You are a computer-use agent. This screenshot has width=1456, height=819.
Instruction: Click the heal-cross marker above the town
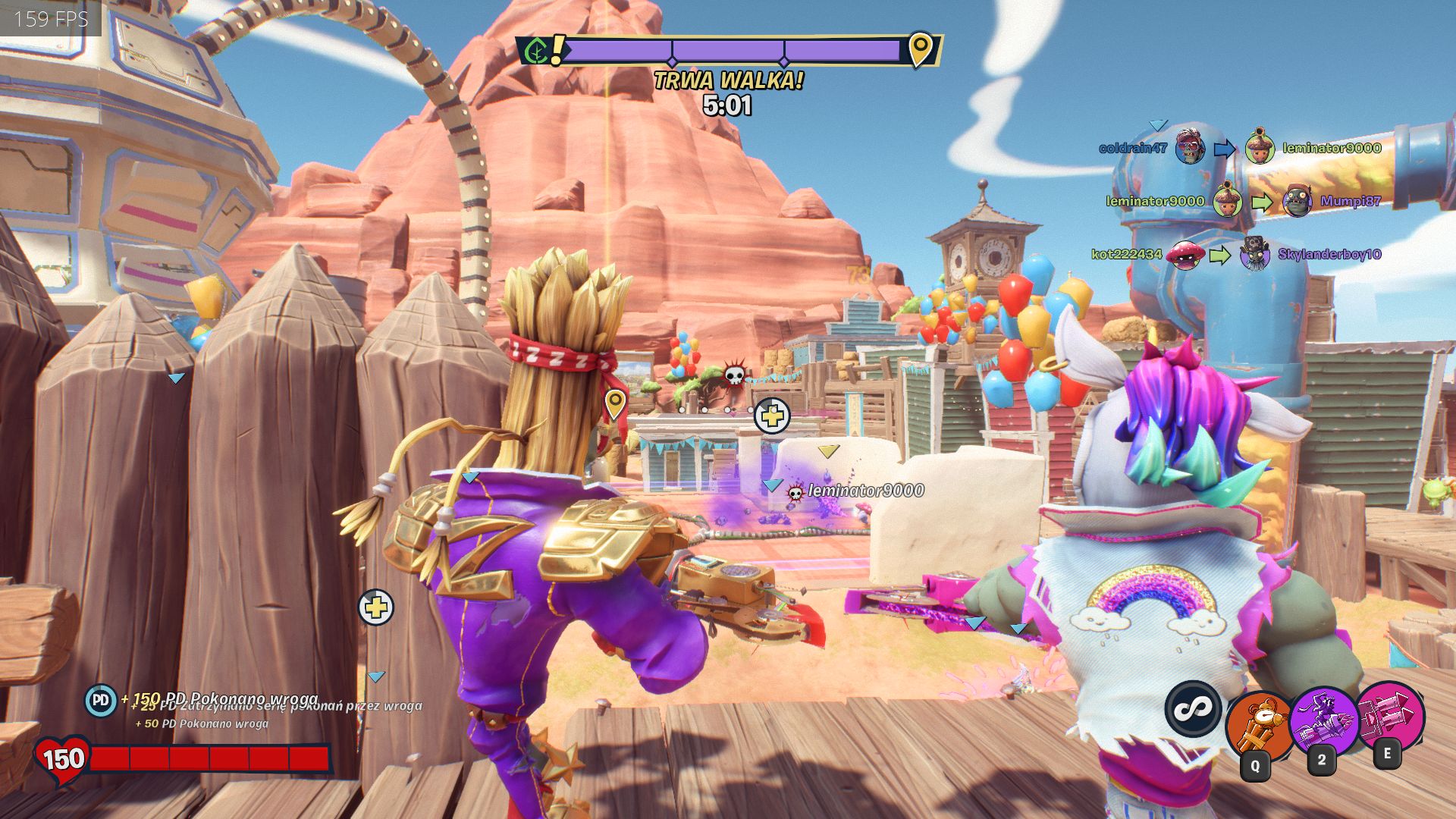point(772,416)
